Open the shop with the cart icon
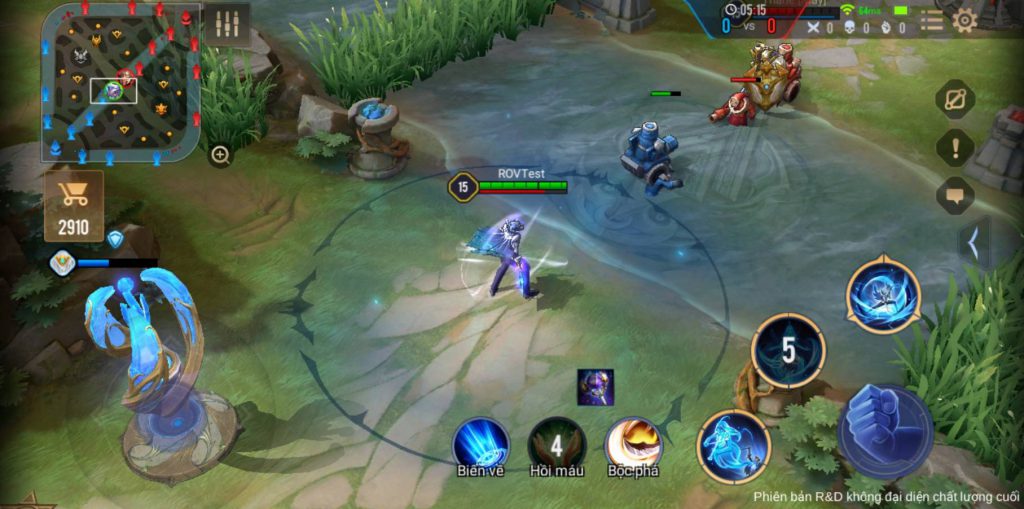Screen dimensions: 1024x509 [74, 205]
